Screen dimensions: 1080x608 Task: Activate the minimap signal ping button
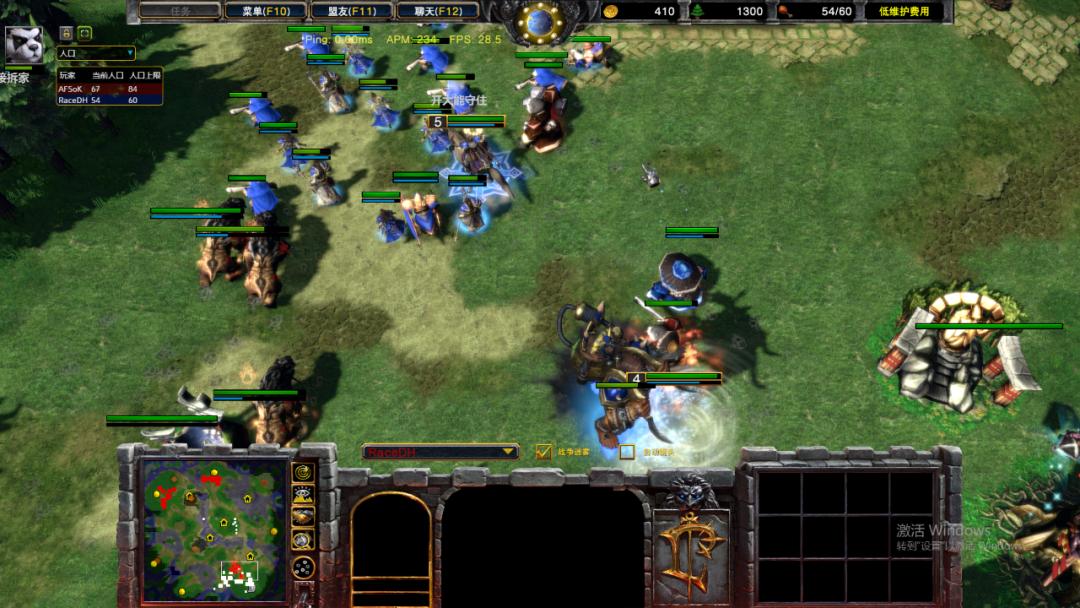(302, 471)
